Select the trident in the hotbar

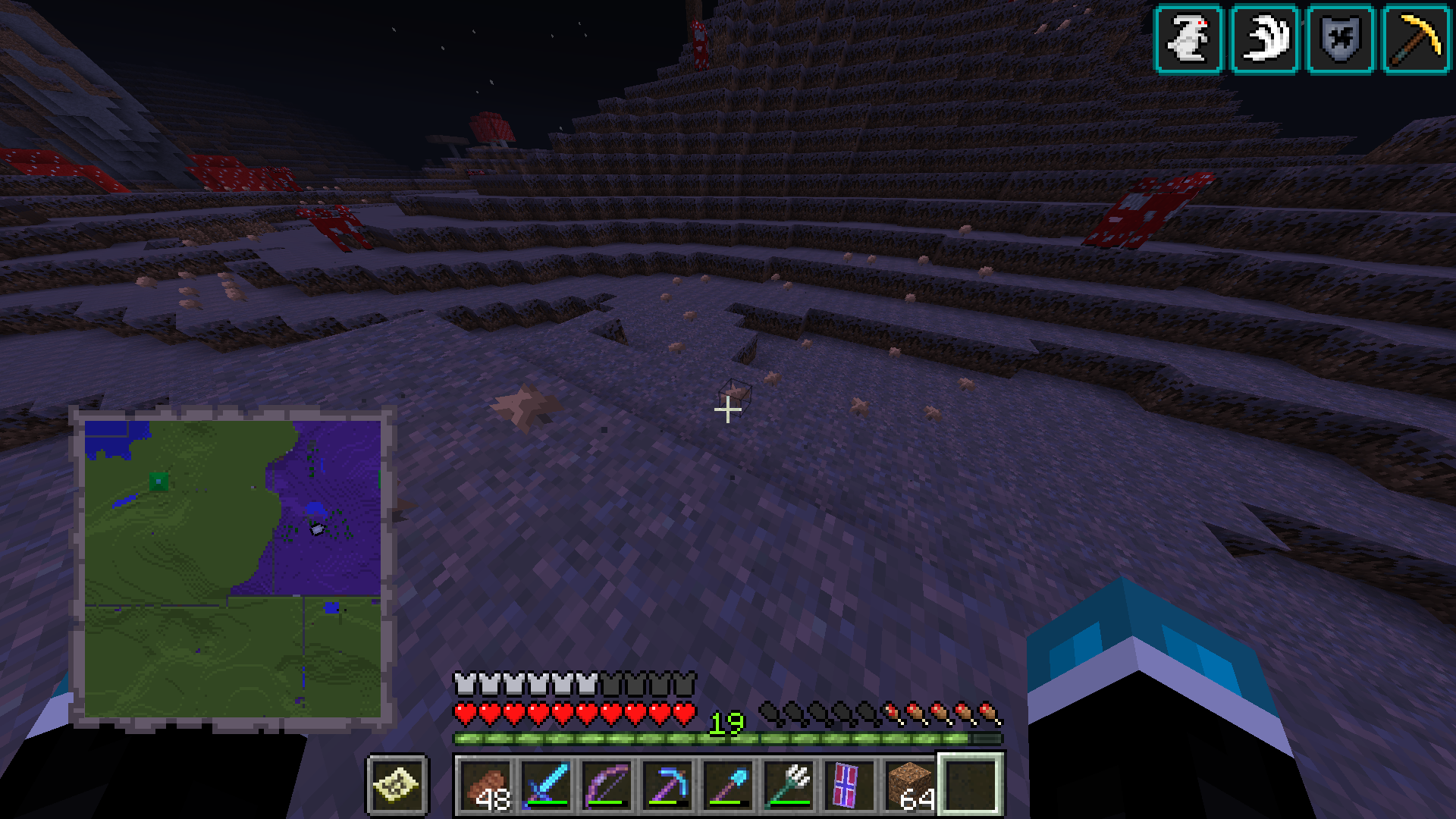tap(789, 785)
